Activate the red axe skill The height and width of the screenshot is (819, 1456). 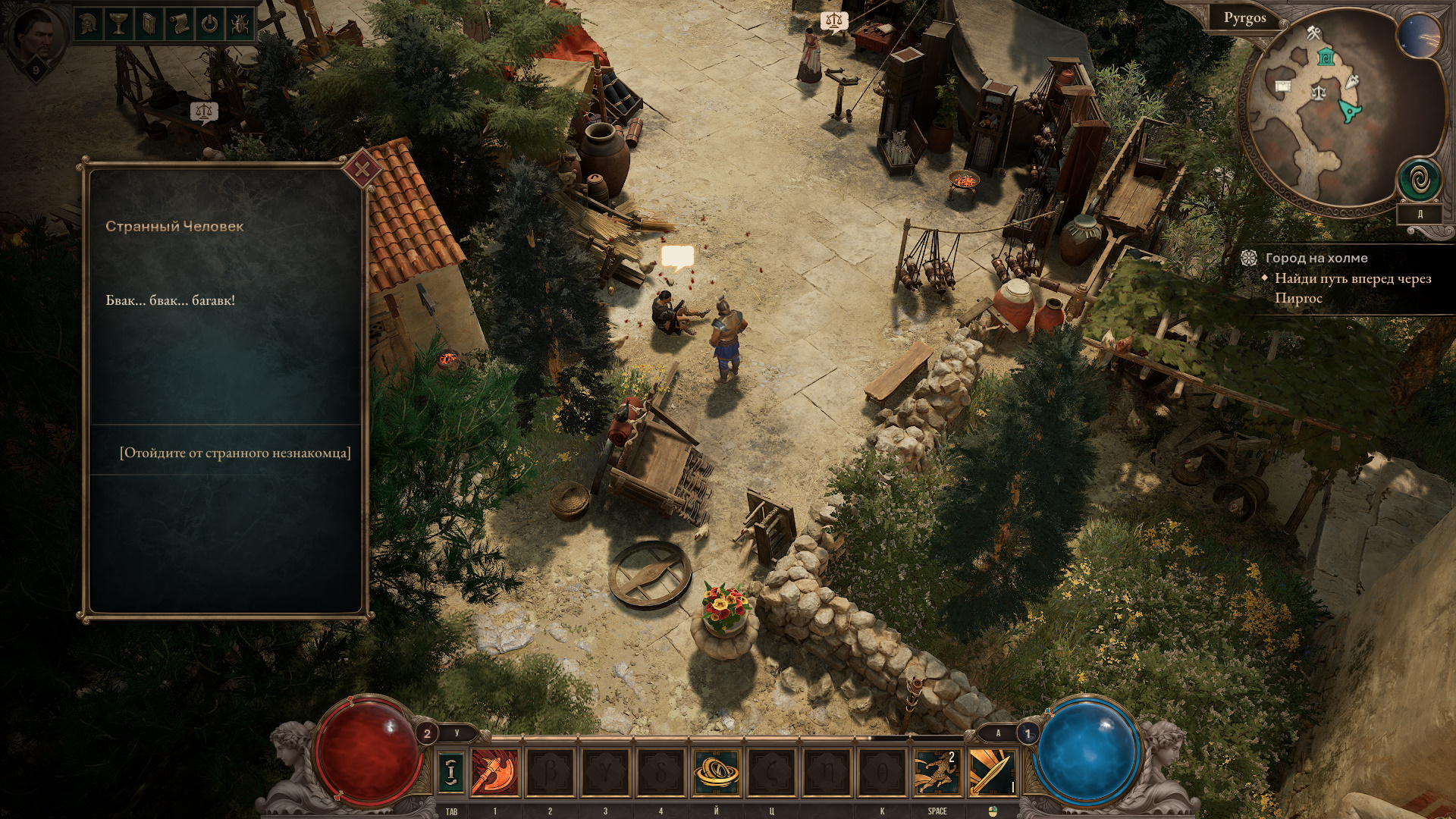coord(494,771)
